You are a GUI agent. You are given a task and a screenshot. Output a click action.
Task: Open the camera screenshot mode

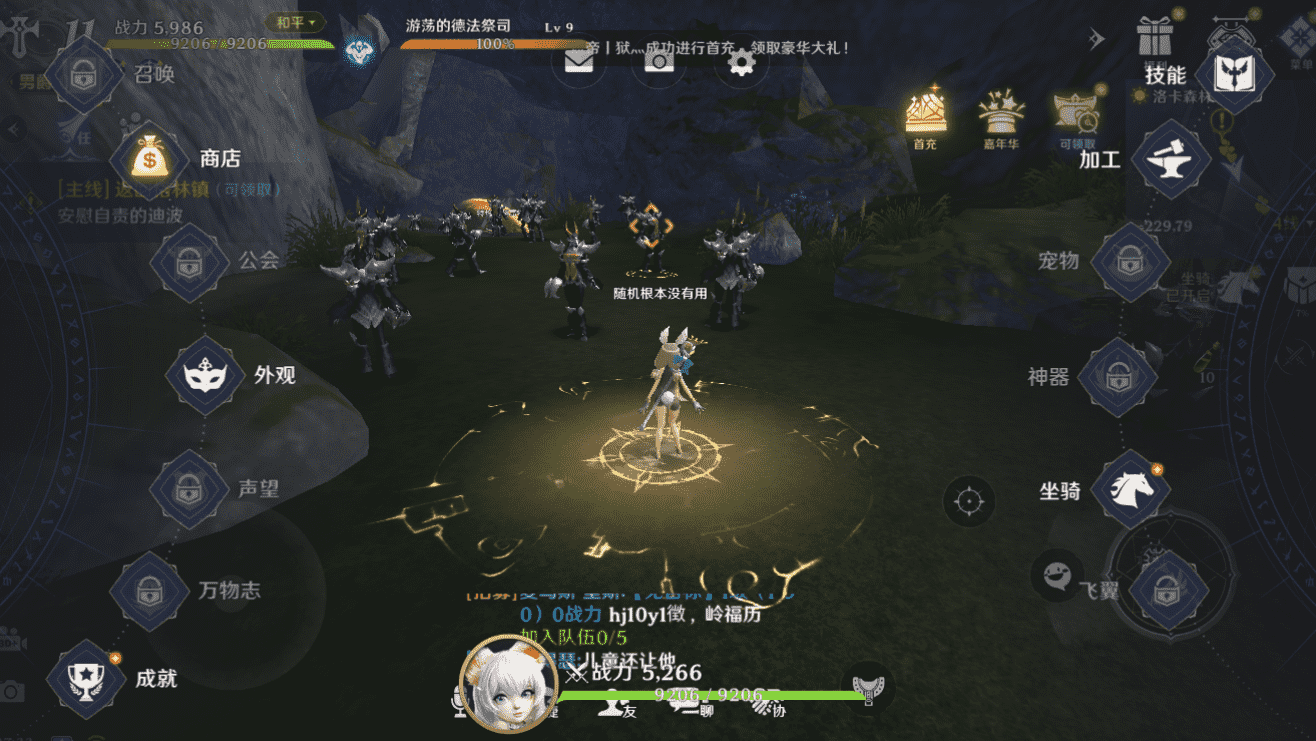click(658, 62)
